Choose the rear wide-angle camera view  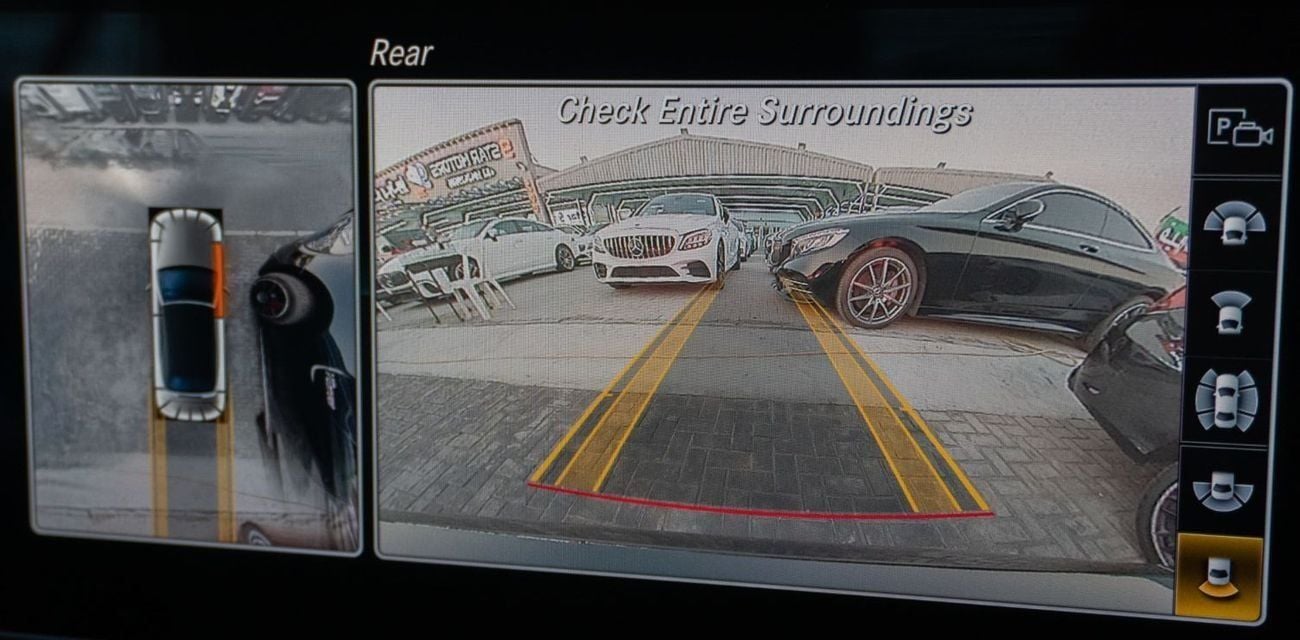point(1221,488)
